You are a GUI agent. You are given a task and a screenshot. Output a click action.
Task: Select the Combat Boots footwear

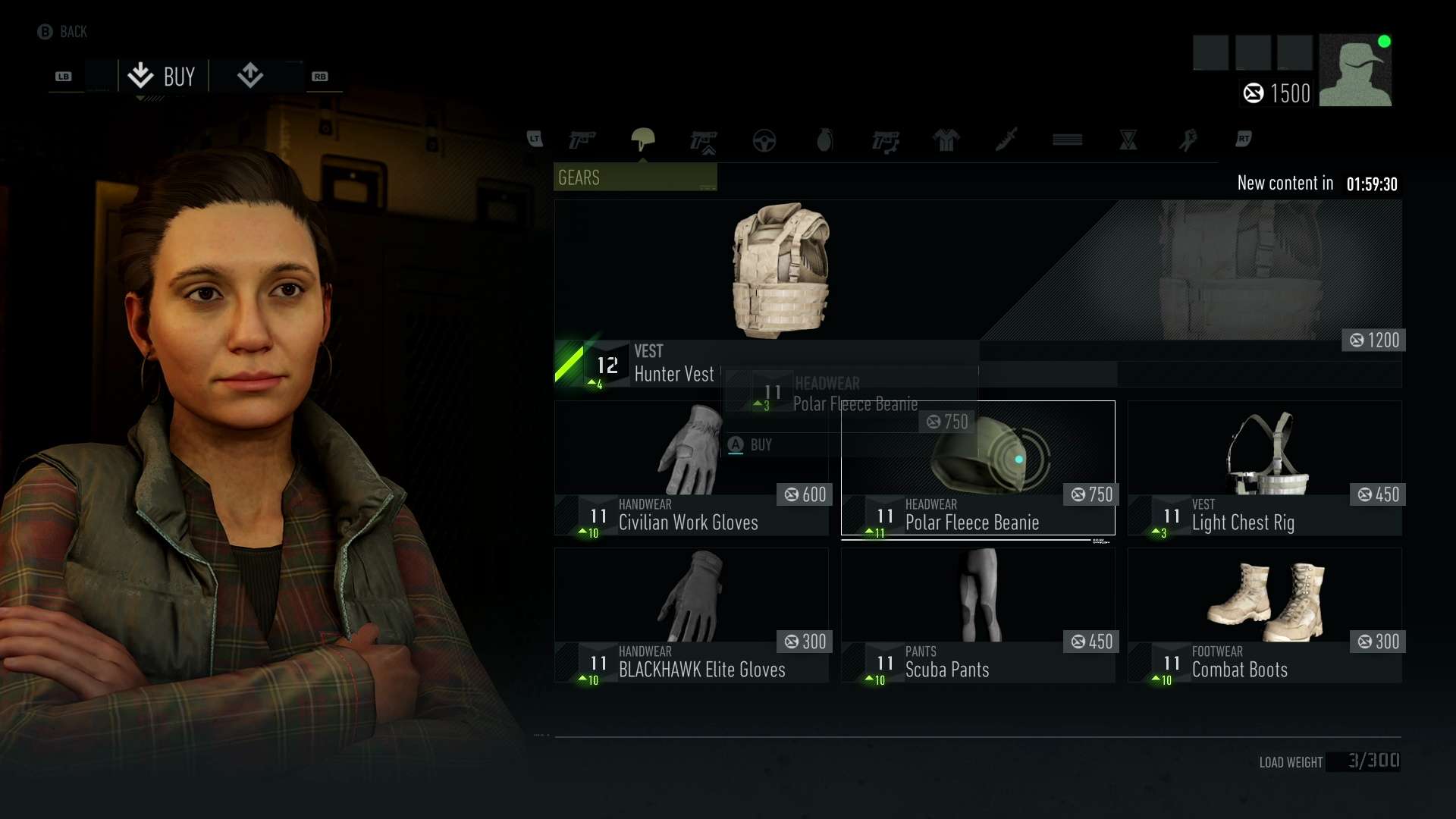(x=1264, y=615)
